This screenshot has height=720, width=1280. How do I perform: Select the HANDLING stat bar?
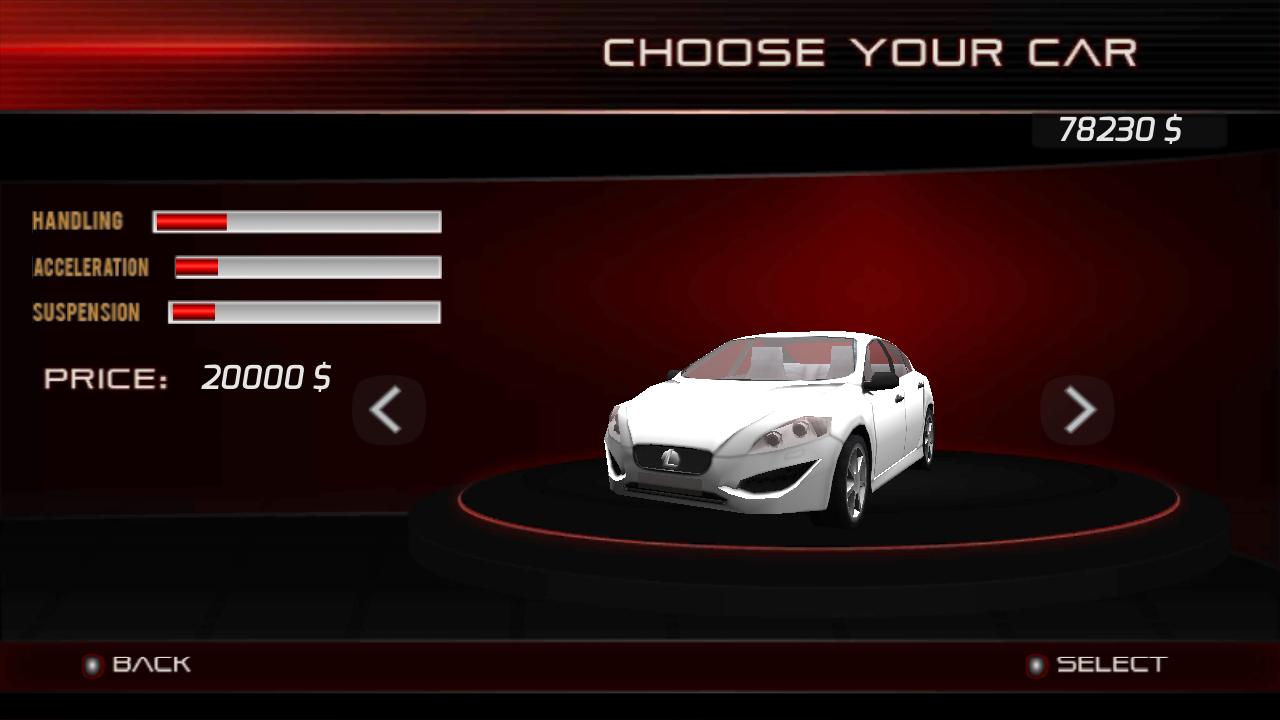(296, 221)
